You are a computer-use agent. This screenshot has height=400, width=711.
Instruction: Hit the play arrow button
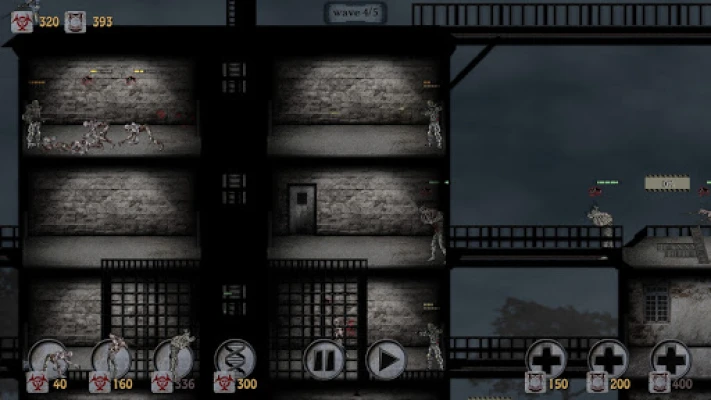point(386,359)
